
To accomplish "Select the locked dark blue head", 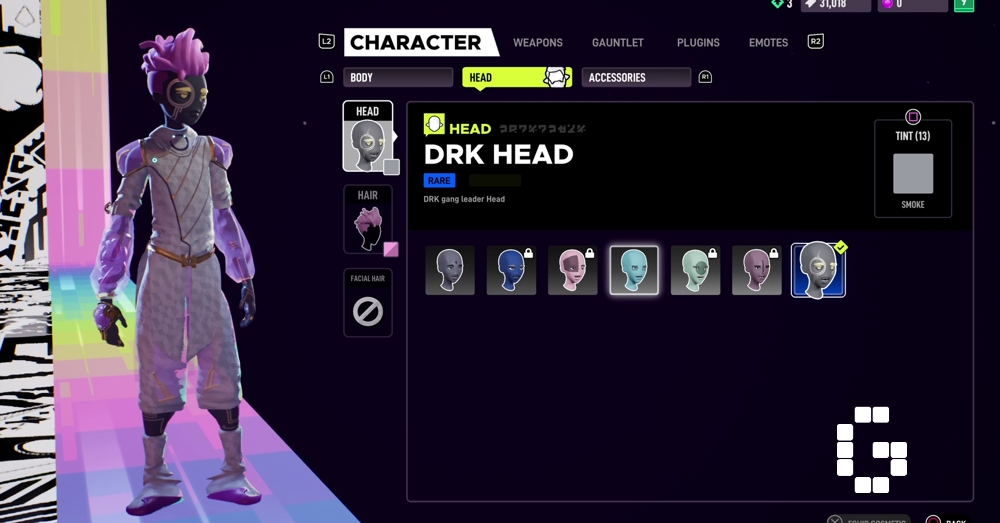I will coord(511,270).
